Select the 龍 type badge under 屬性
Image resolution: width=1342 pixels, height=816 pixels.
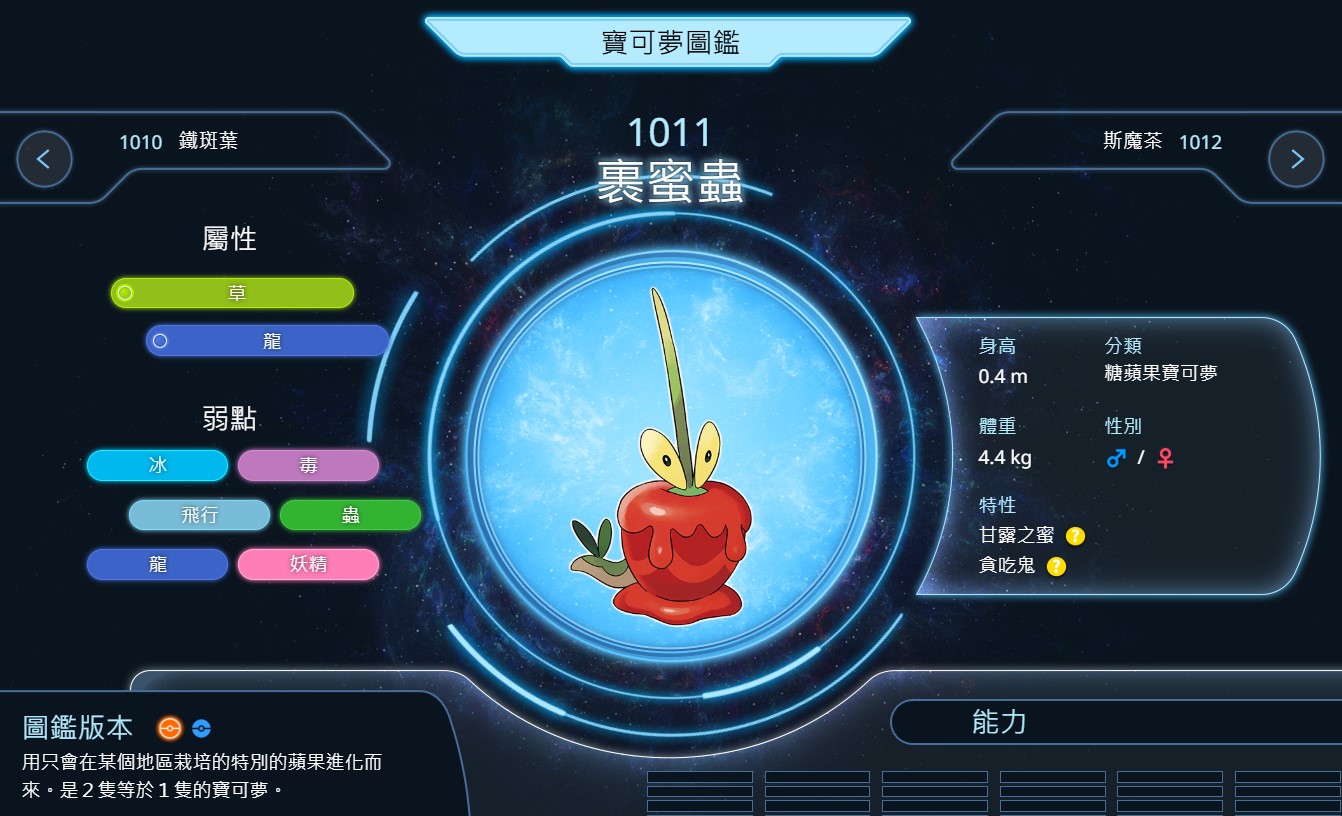[x=268, y=341]
